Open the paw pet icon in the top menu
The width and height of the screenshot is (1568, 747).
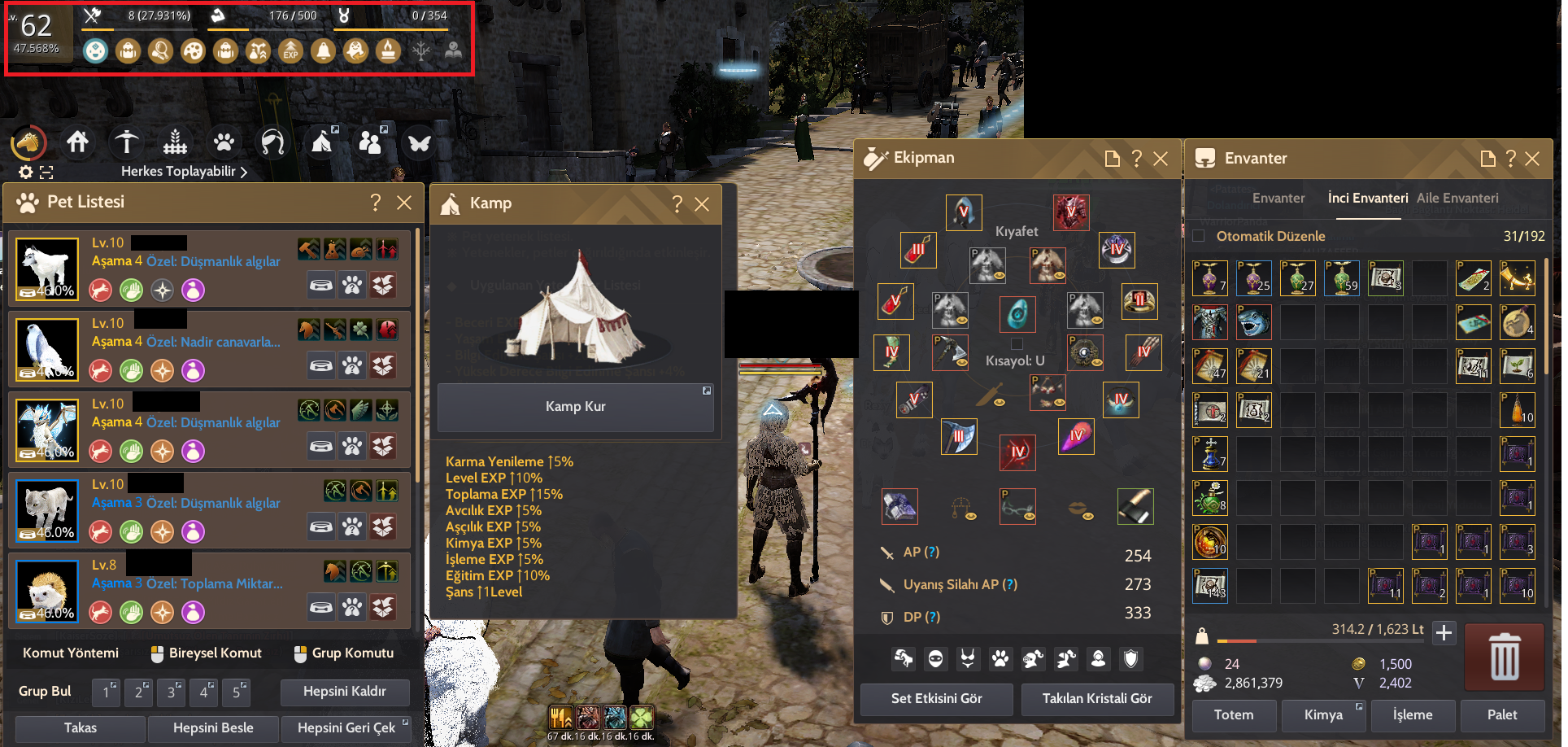pyautogui.click(x=224, y=142)
